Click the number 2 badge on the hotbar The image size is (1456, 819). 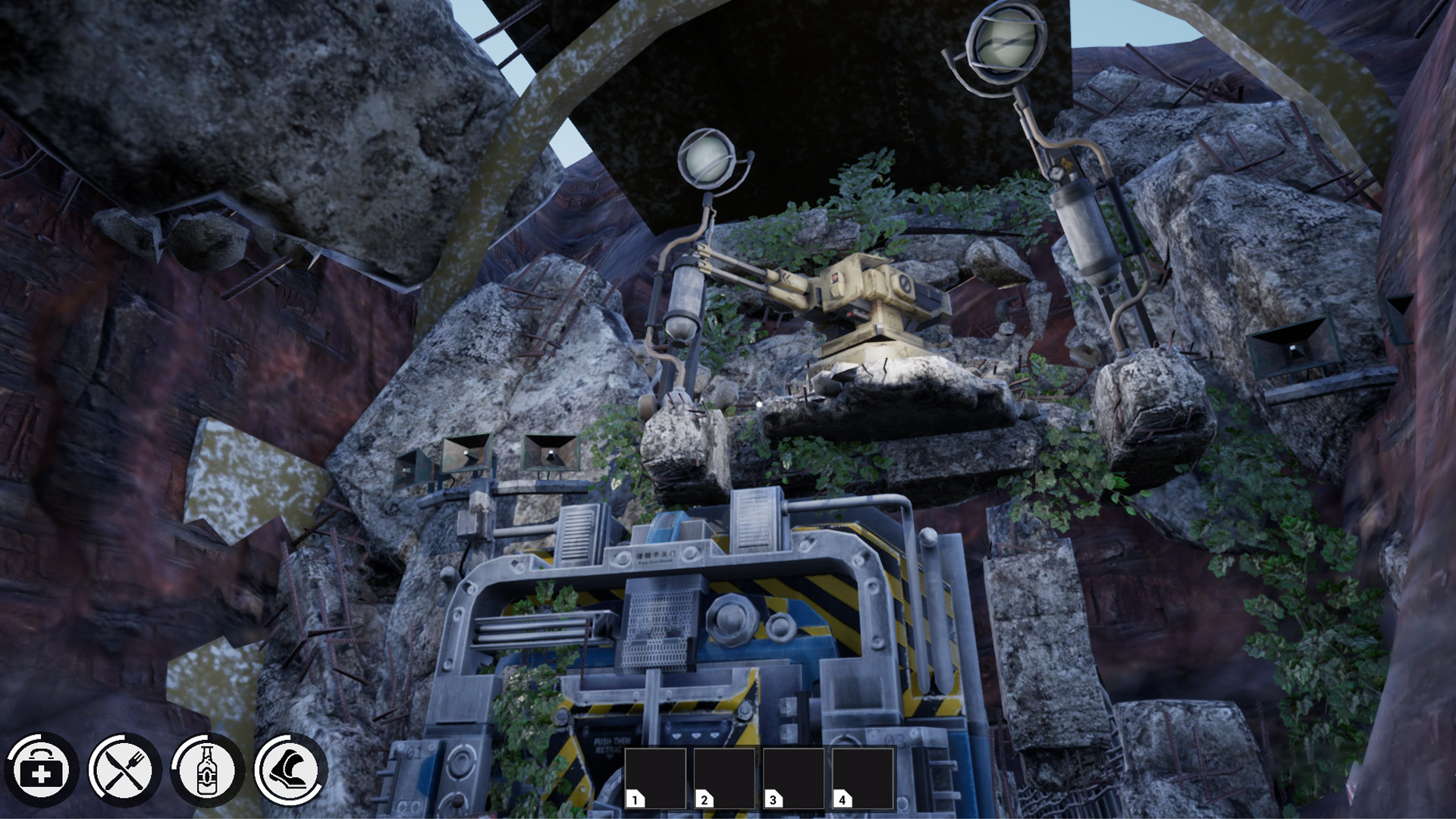[x=704, y=799]
